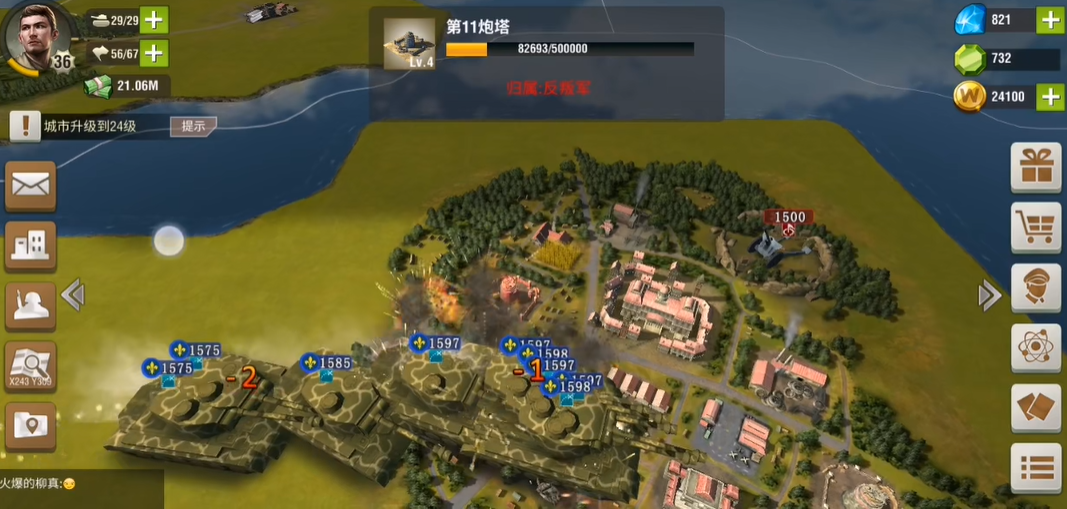This screenshot has height=509, width=1067.
Task: Open the shopping cart store
Action: coord(1035,228)
